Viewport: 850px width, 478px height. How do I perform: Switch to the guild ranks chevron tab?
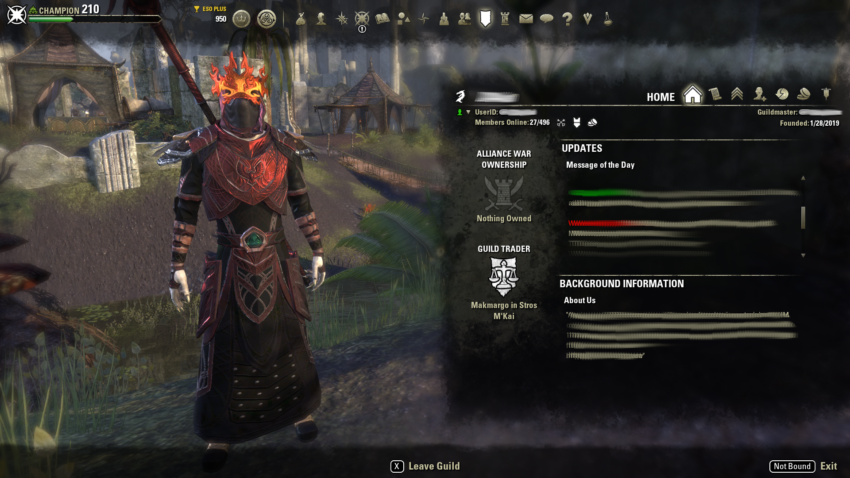coord(737,95)
